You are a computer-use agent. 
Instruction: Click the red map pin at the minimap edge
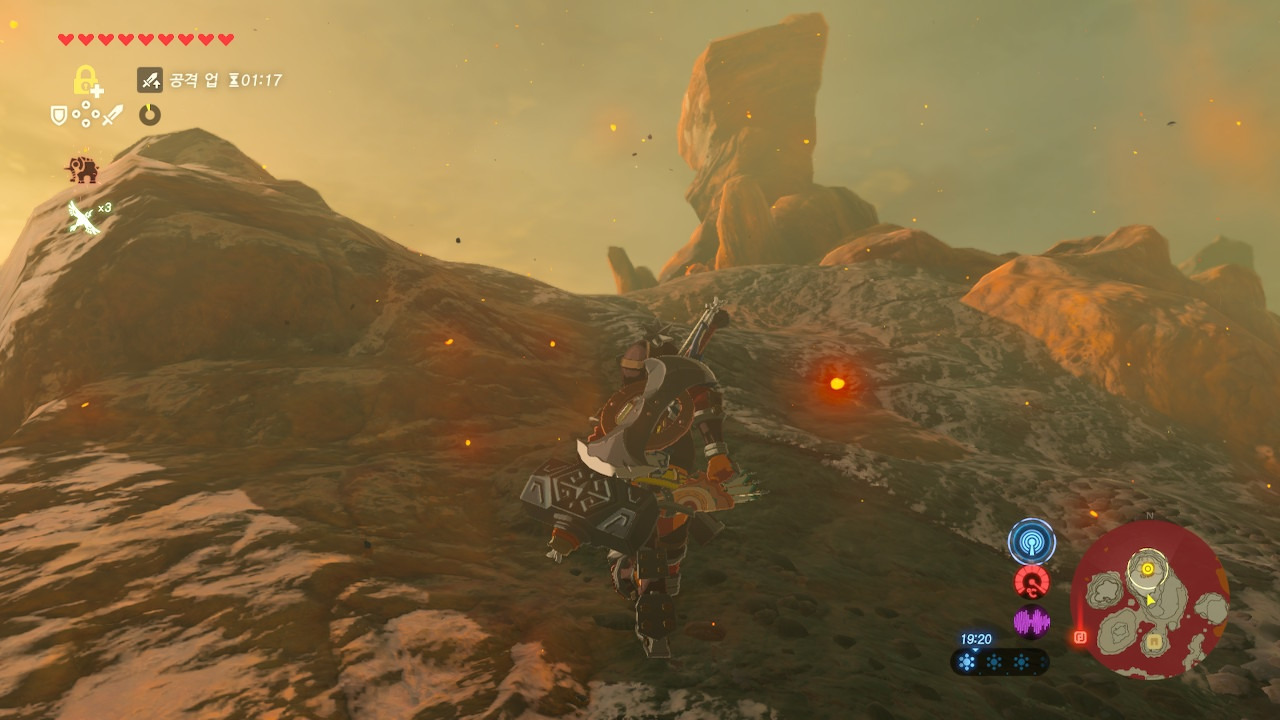[1079, 636]
